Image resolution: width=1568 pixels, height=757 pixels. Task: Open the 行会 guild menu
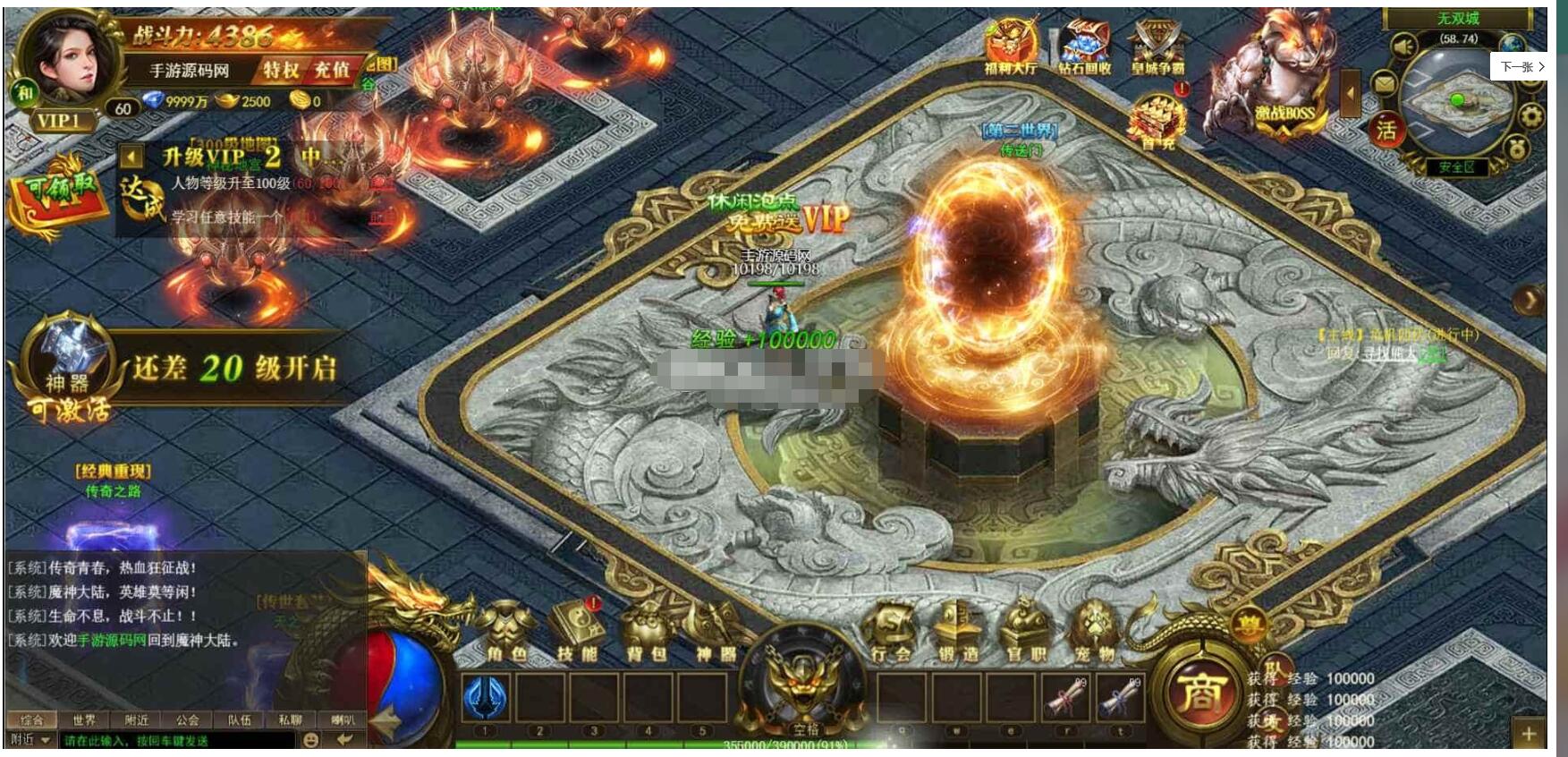coord(891,634)
